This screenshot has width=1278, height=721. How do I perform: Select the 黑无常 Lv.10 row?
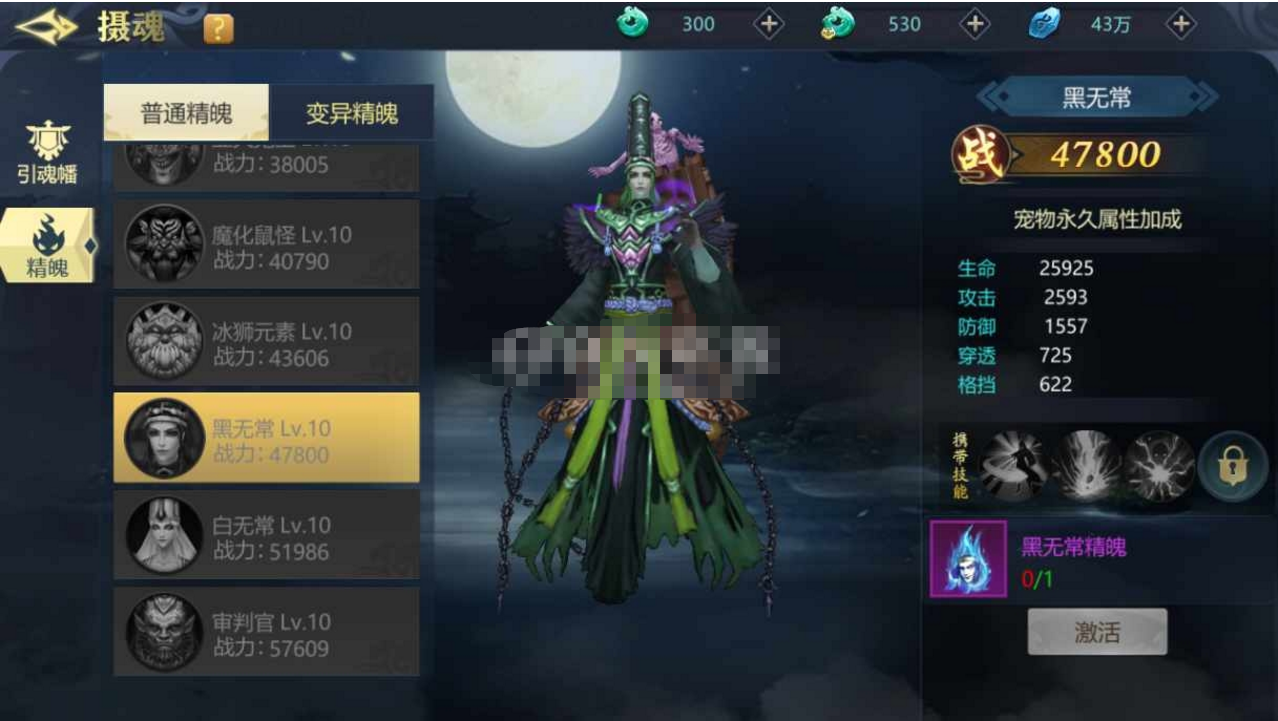266,438
